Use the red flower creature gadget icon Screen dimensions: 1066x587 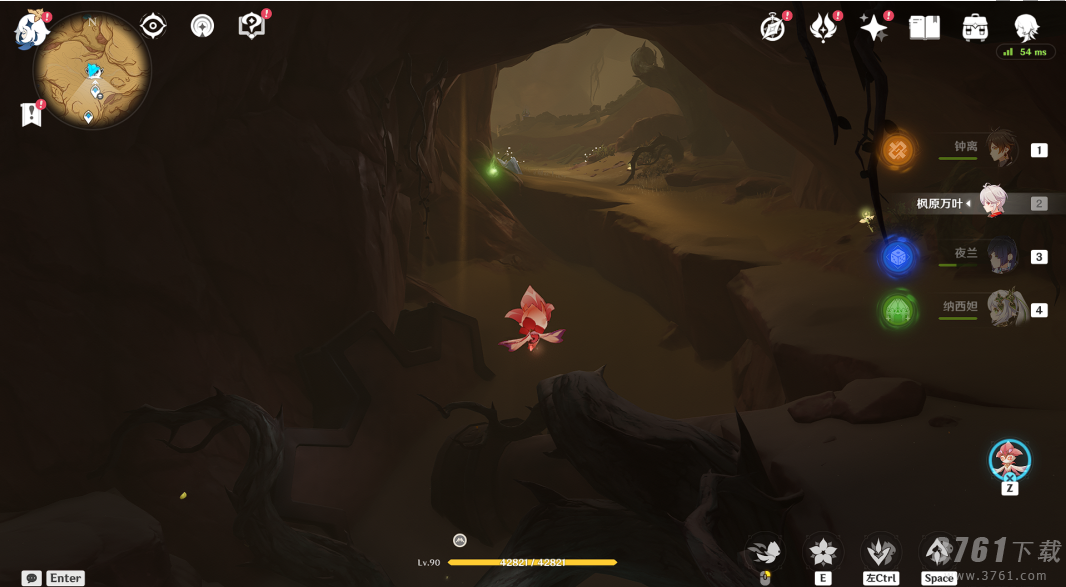[1009, 459]
